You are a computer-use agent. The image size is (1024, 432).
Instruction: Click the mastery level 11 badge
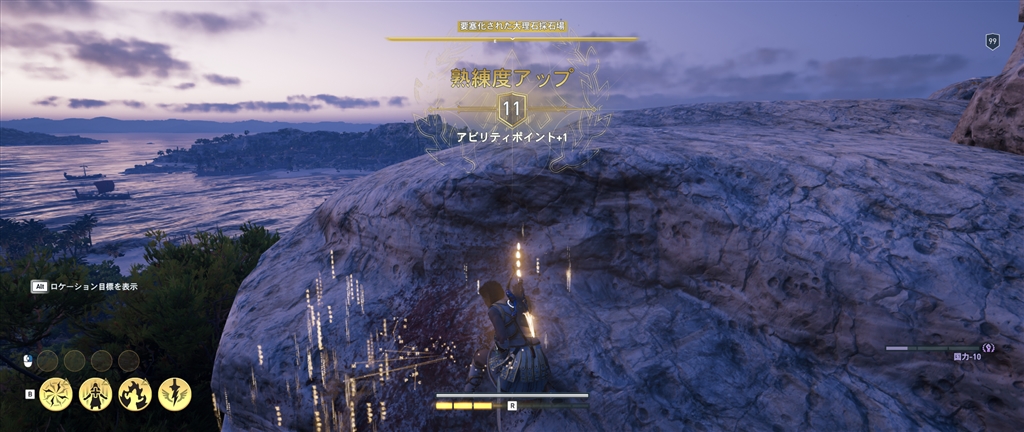pos(512,108)
